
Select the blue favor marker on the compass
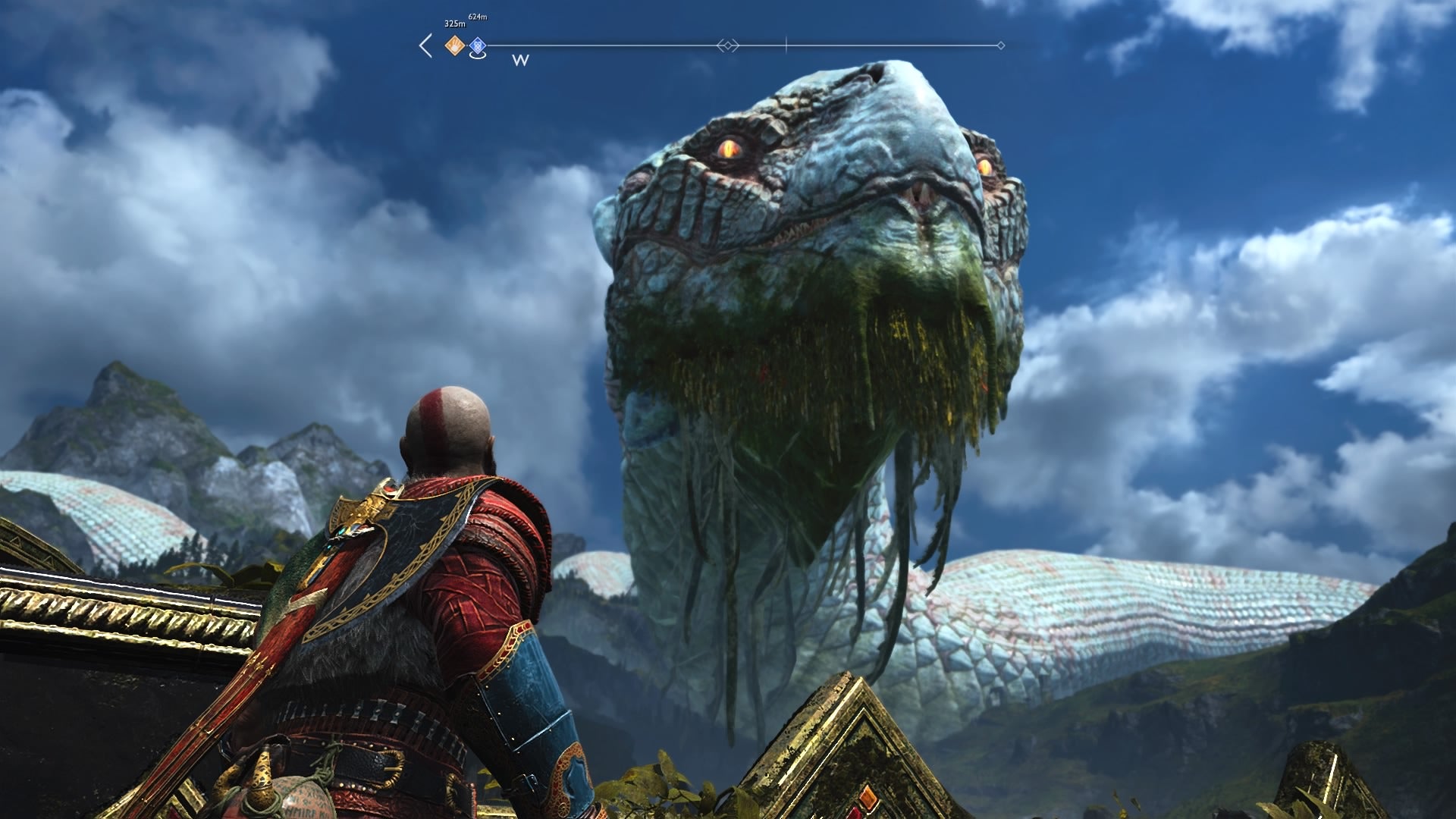476,45
